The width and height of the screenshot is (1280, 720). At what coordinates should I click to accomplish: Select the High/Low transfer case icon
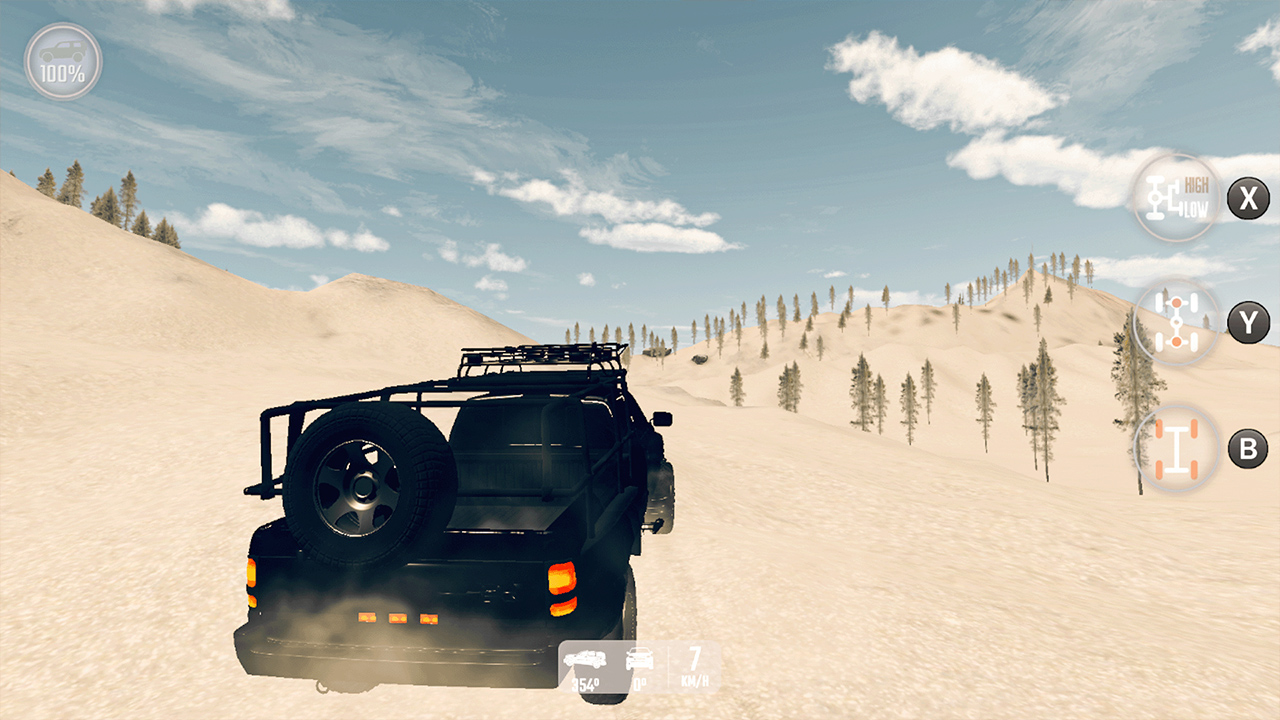[1176, 199]
